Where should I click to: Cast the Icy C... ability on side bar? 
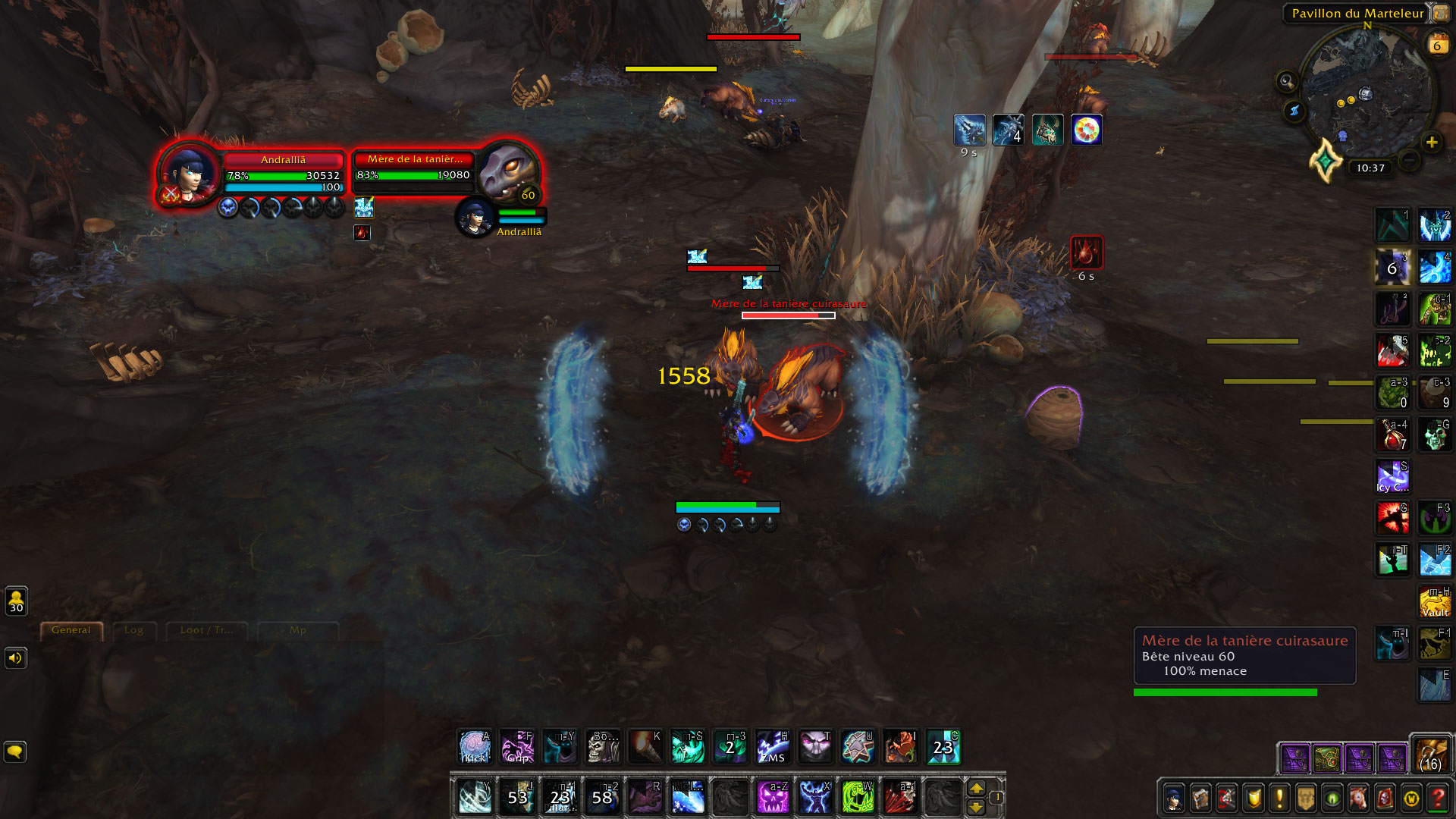tap(1392, 476)
